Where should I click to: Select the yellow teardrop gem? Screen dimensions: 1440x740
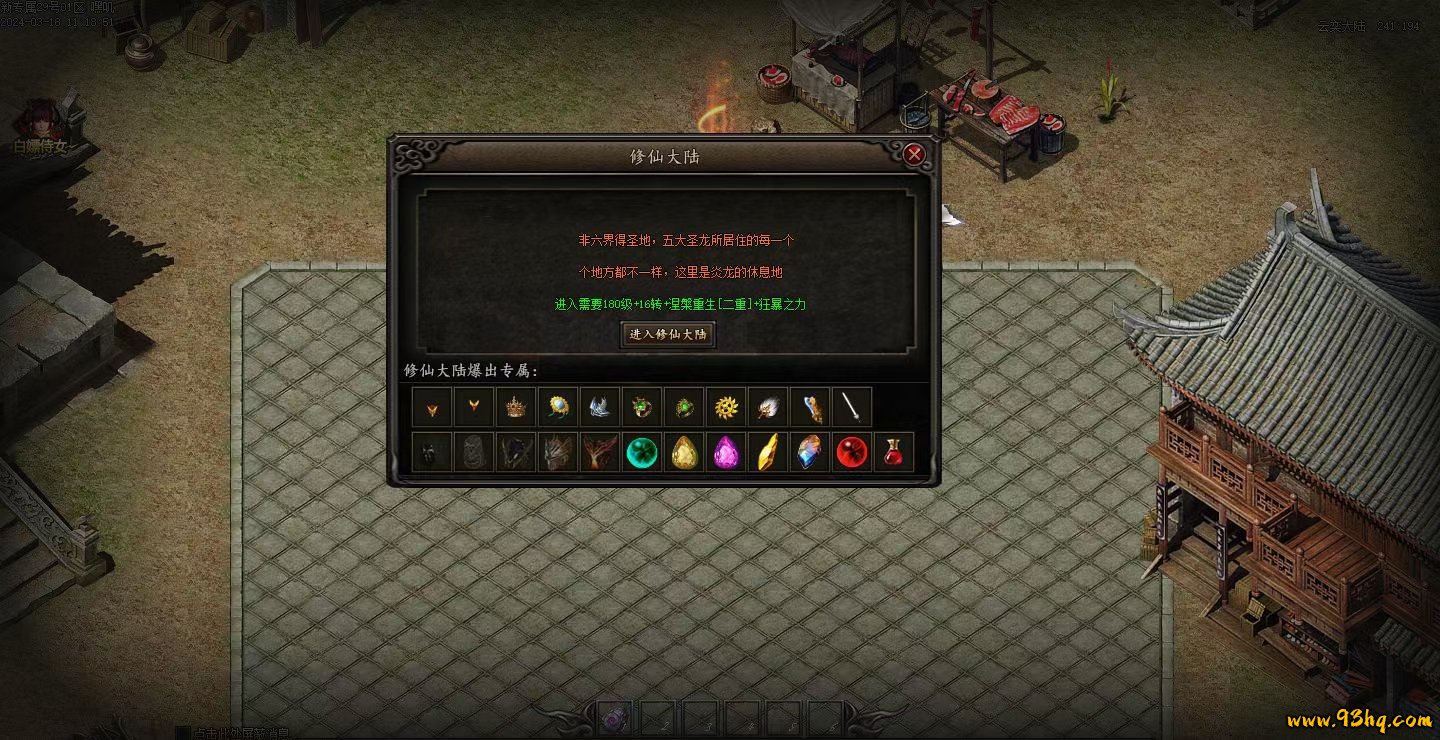coord(684,452)
